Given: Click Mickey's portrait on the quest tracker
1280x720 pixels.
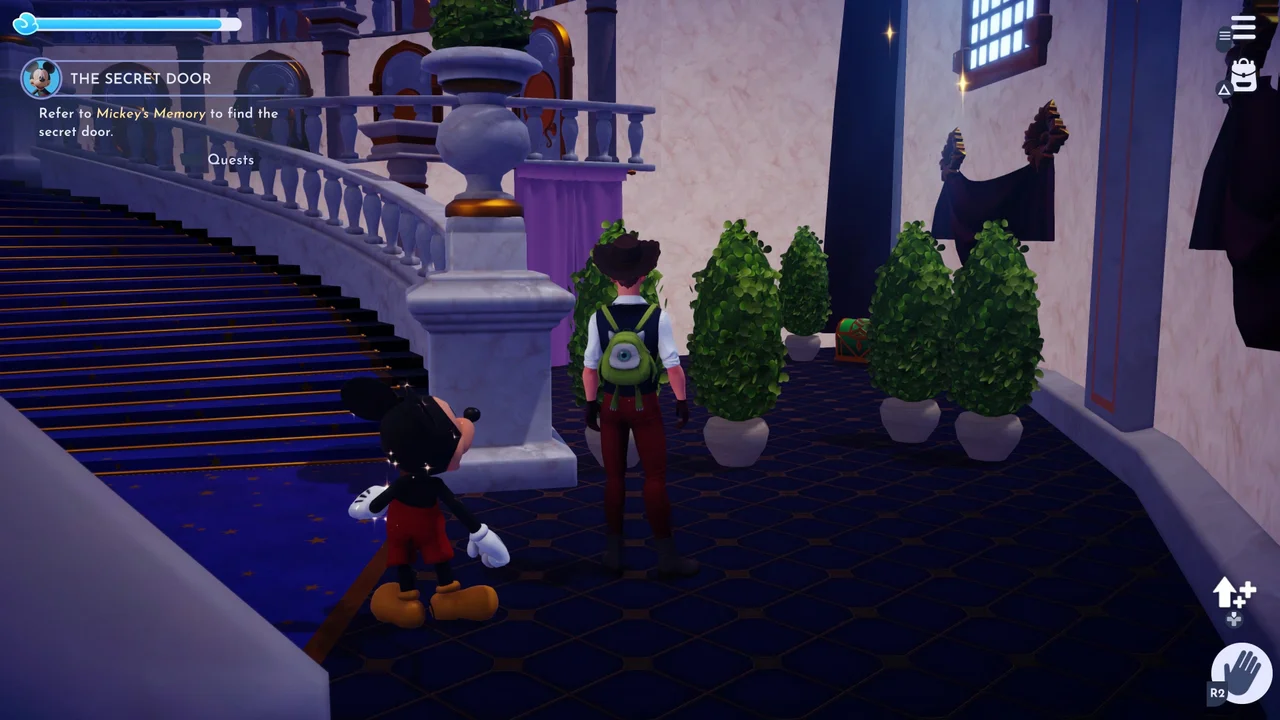Looking at the screenshot, I should (x=41, y=78).
